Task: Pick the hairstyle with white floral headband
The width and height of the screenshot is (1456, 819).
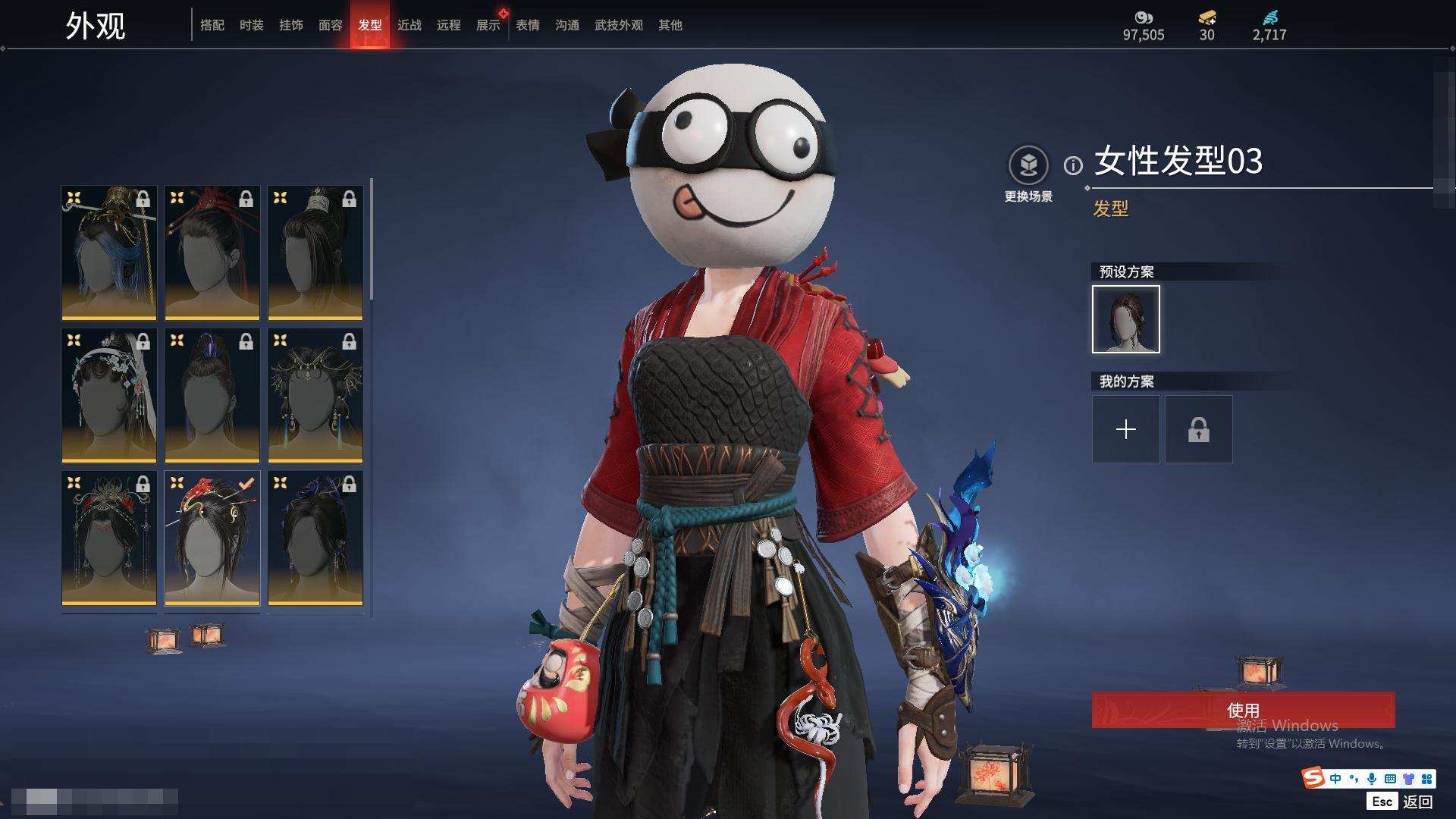Action: click(x=109, y=395)
